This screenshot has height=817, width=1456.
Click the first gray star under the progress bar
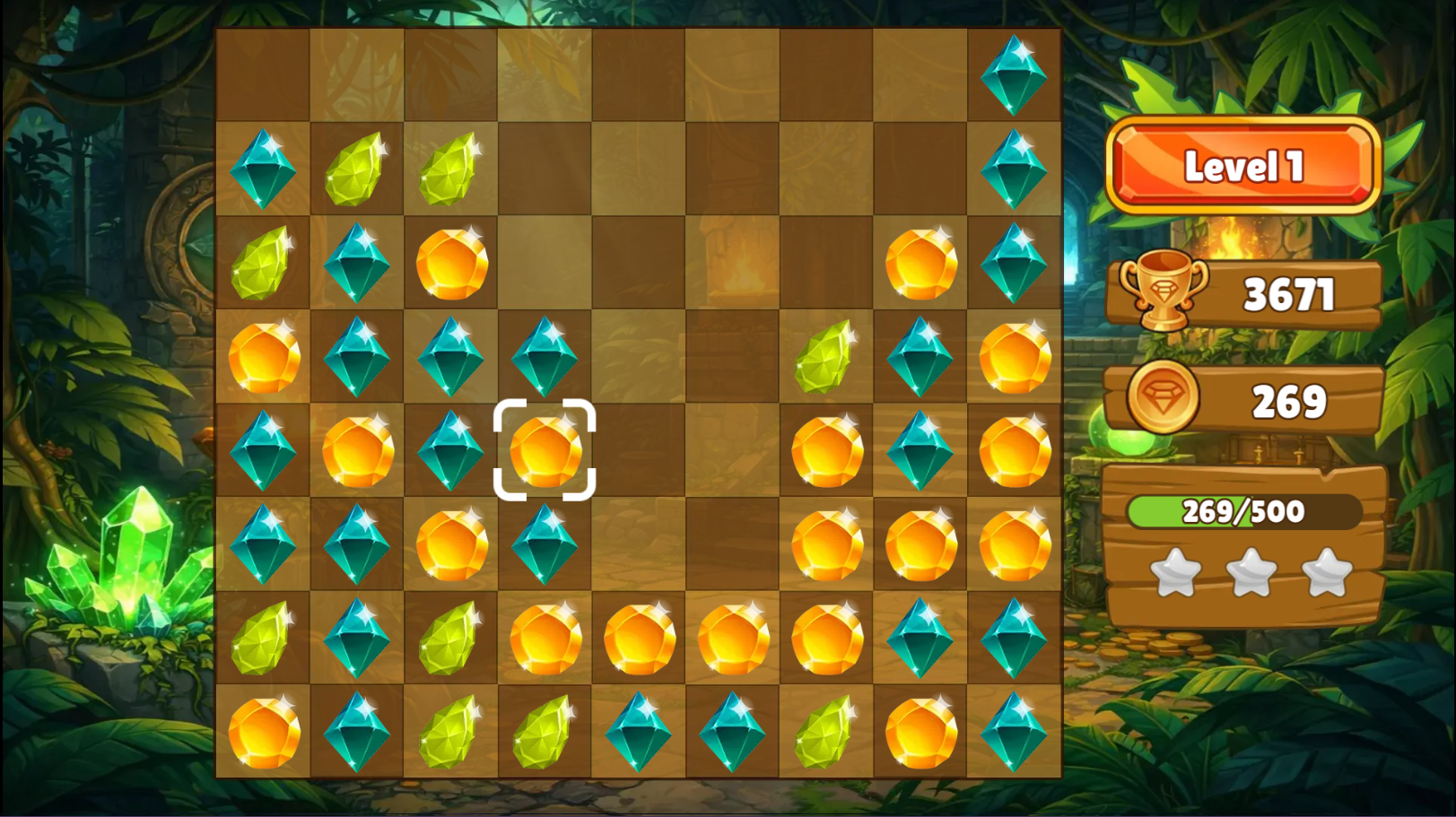click(x=1177, y=571)
